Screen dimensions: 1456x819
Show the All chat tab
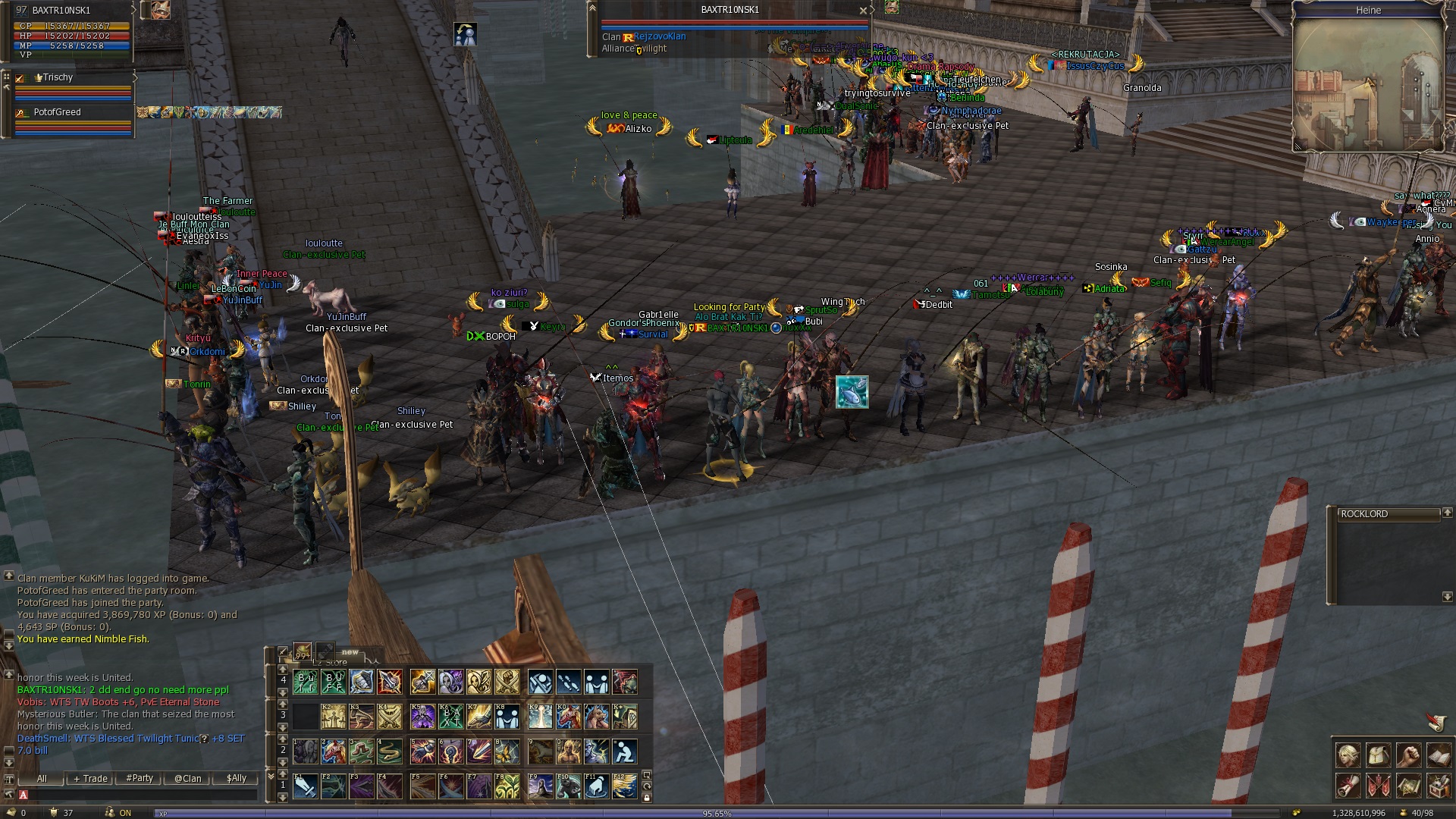point(42,778)
